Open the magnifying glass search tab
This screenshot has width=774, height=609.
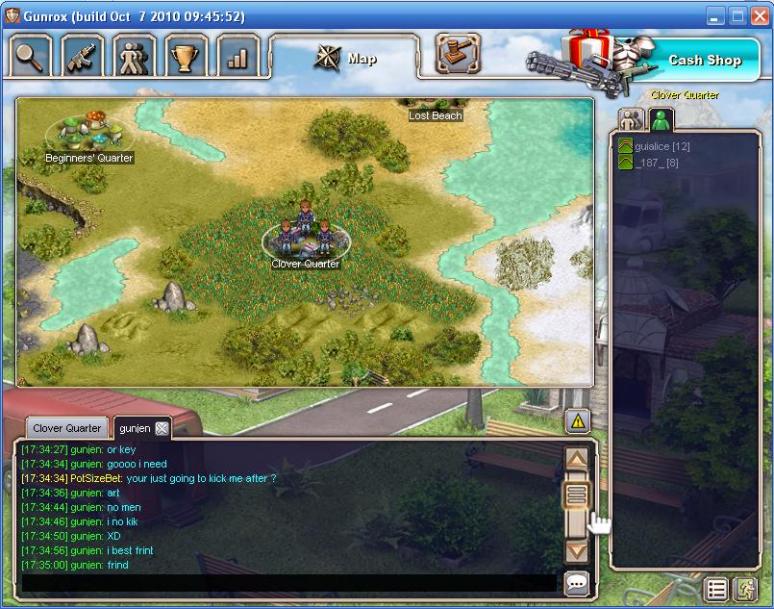(31, 56)
